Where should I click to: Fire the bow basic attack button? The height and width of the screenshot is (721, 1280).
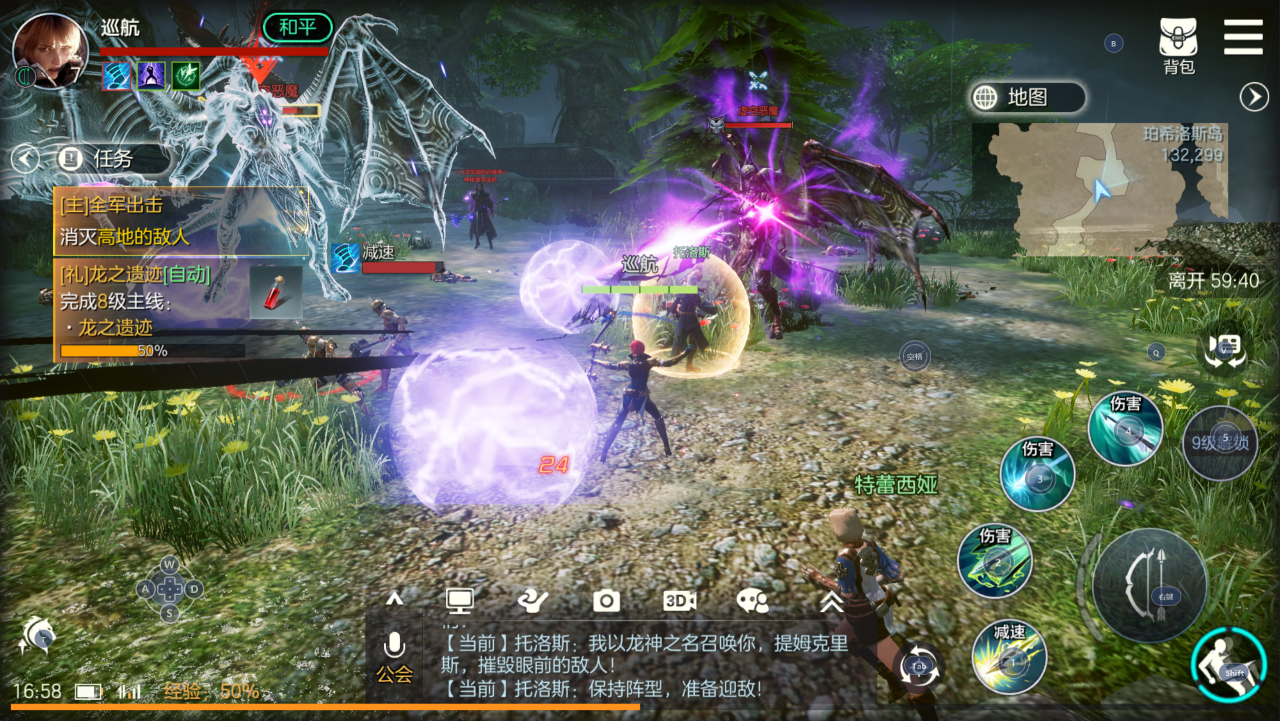pyautogui.click(x=1149, y=585)
